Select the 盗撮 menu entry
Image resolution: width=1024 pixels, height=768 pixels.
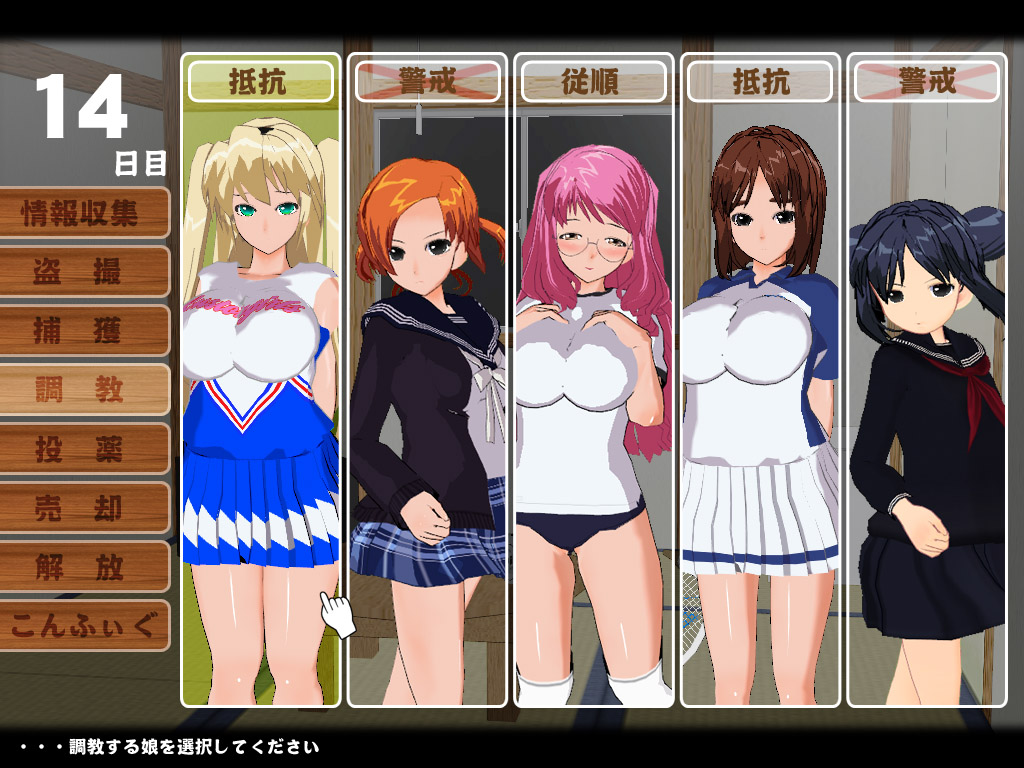tap(82, 272)
